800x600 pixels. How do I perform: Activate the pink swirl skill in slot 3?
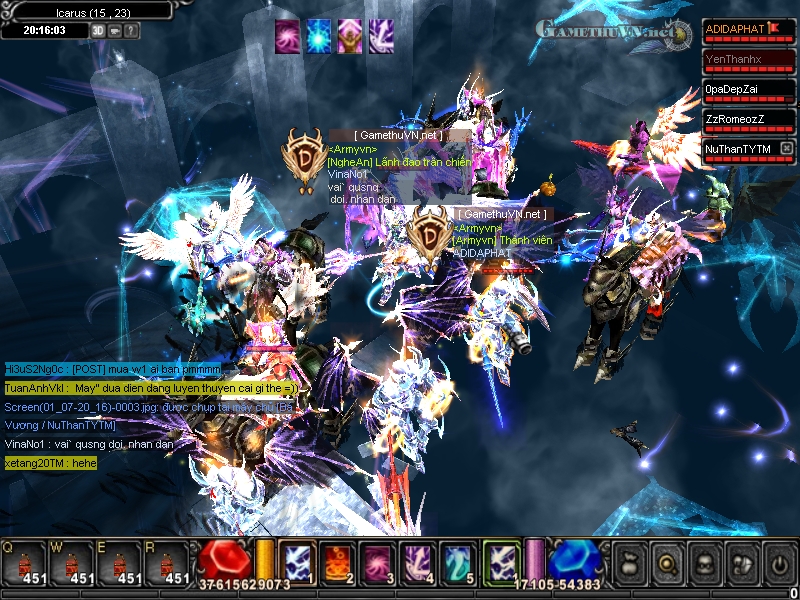tap(376, 562)
